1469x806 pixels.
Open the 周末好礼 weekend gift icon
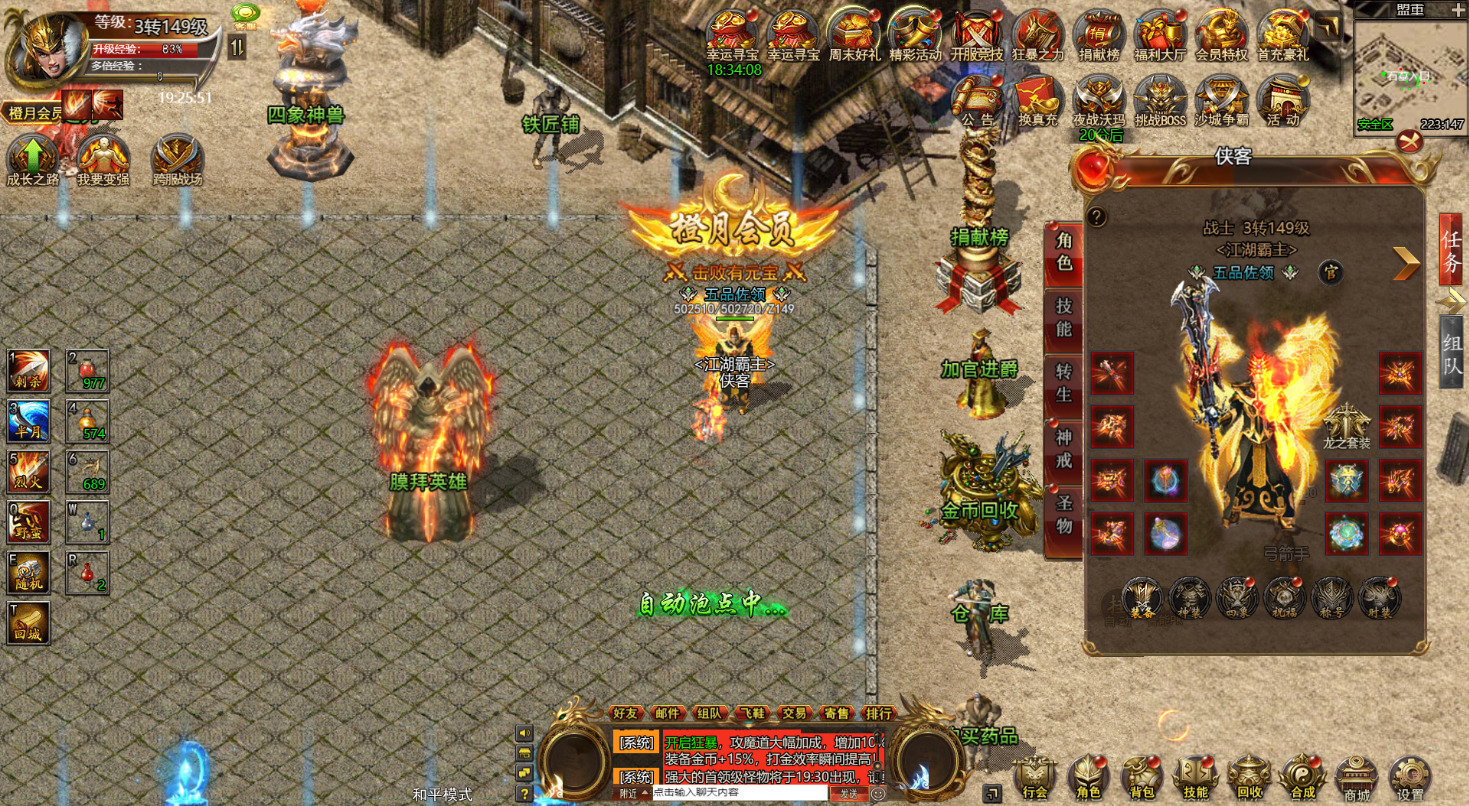coord(854,35)
